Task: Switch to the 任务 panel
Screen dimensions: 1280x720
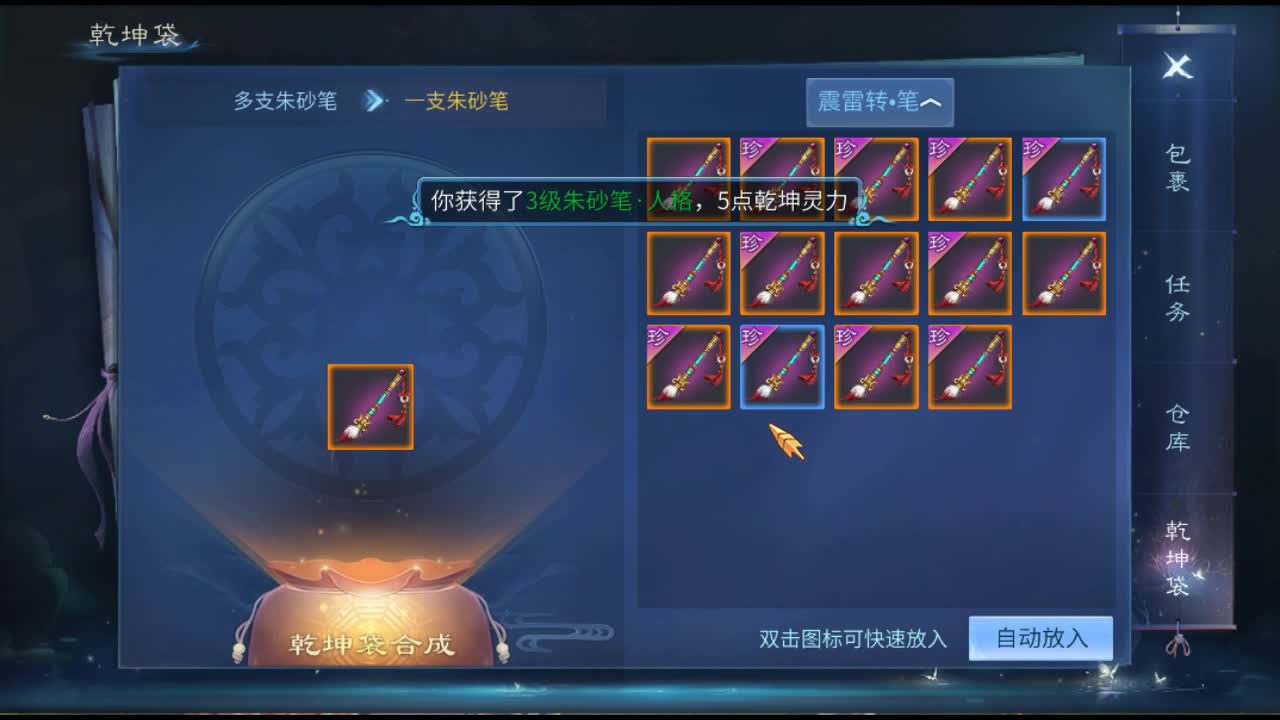Action: tap(1180, 295)
